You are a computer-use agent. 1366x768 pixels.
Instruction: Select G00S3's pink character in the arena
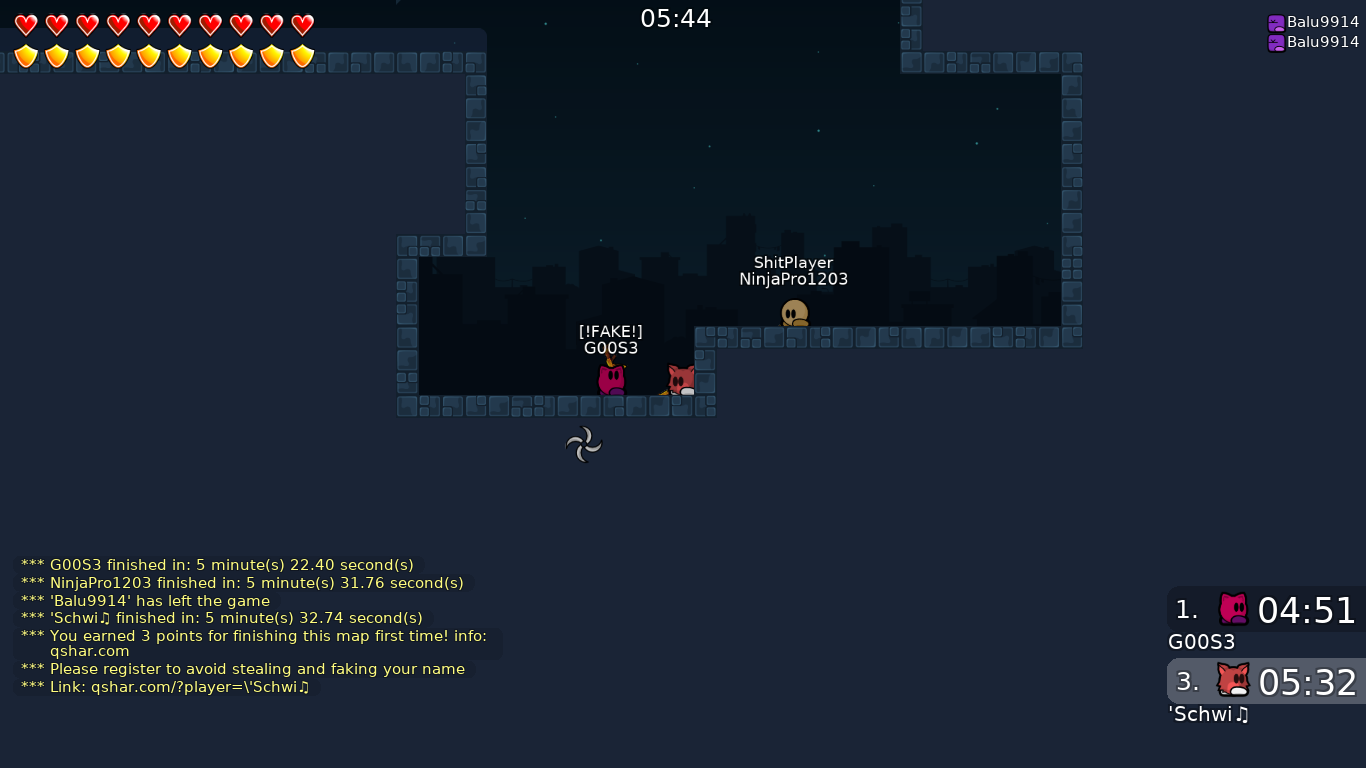coord(611,378)
